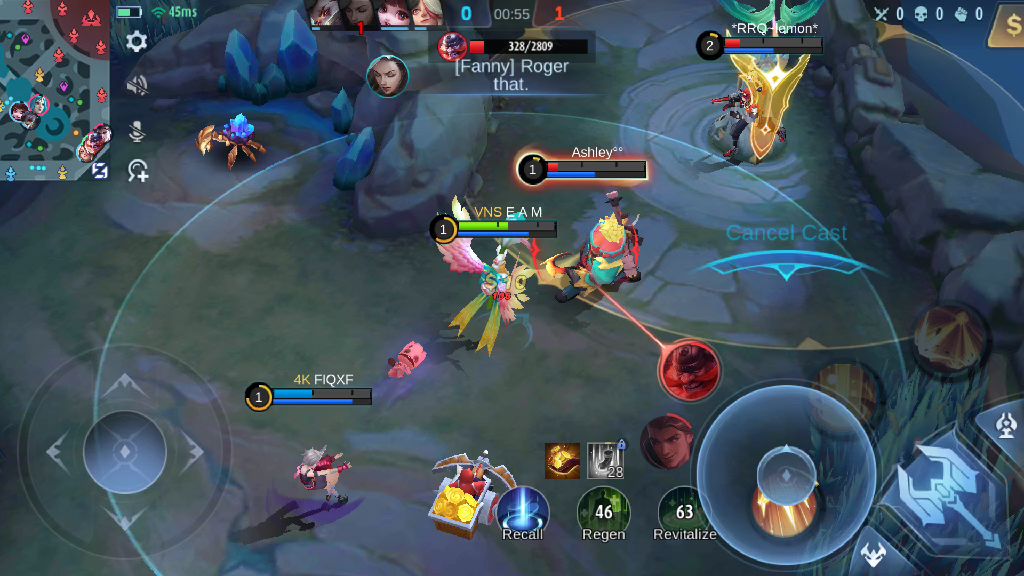Toggle the muted microphone icon
The image size is (1024, 576).
click(137, 131)
